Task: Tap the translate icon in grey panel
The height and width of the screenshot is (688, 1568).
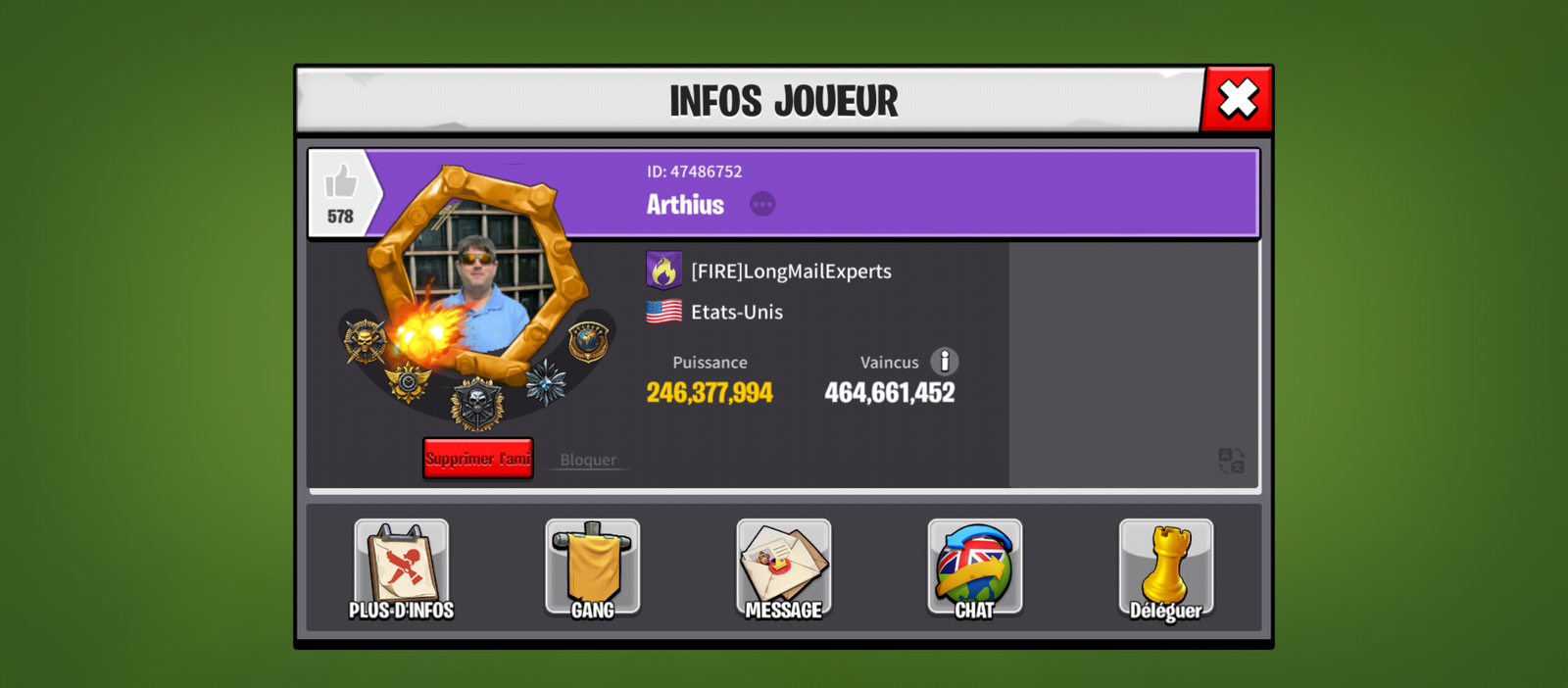Action: click(1231, 461)
